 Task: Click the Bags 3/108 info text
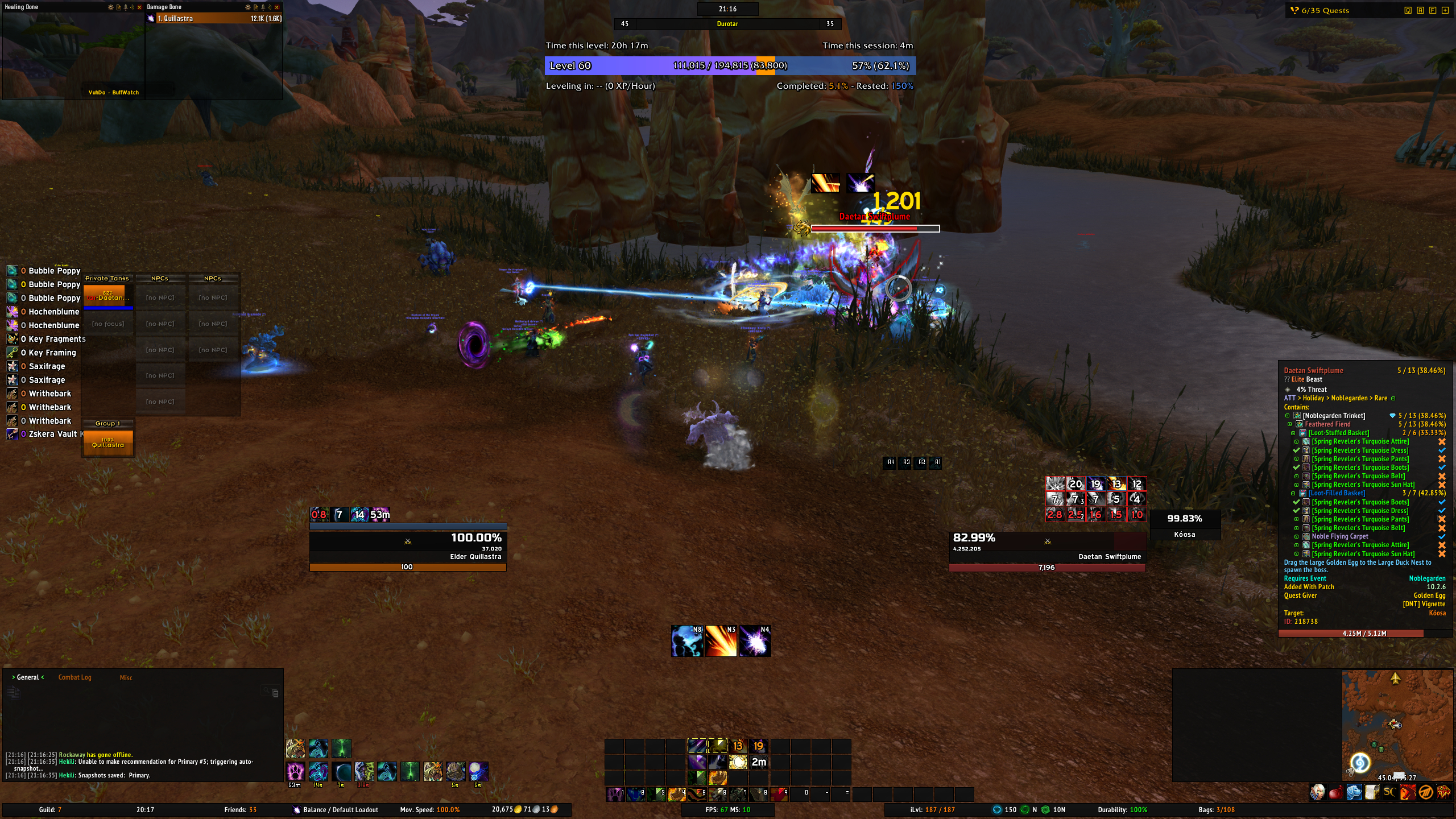tap(1216, 810)
